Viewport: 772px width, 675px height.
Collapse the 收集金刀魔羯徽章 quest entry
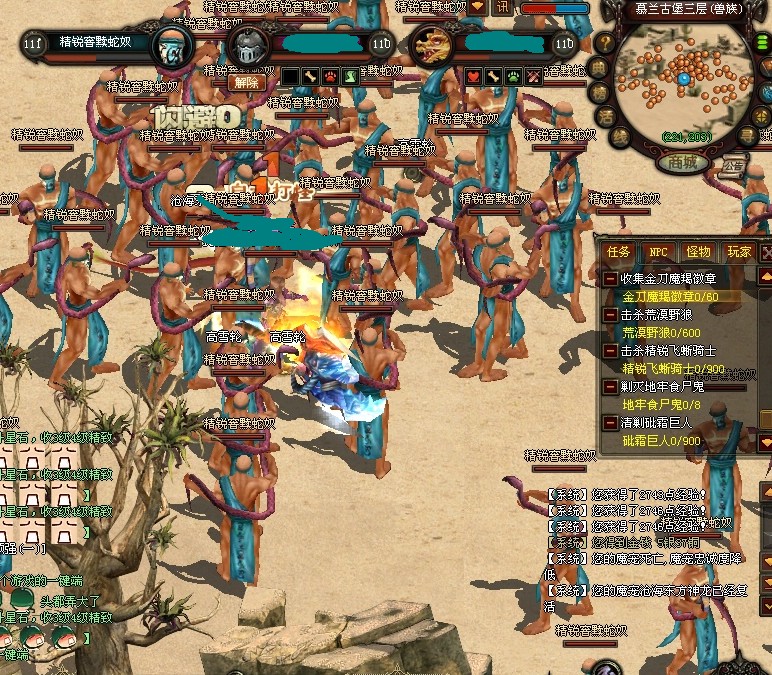coord(611,278)
